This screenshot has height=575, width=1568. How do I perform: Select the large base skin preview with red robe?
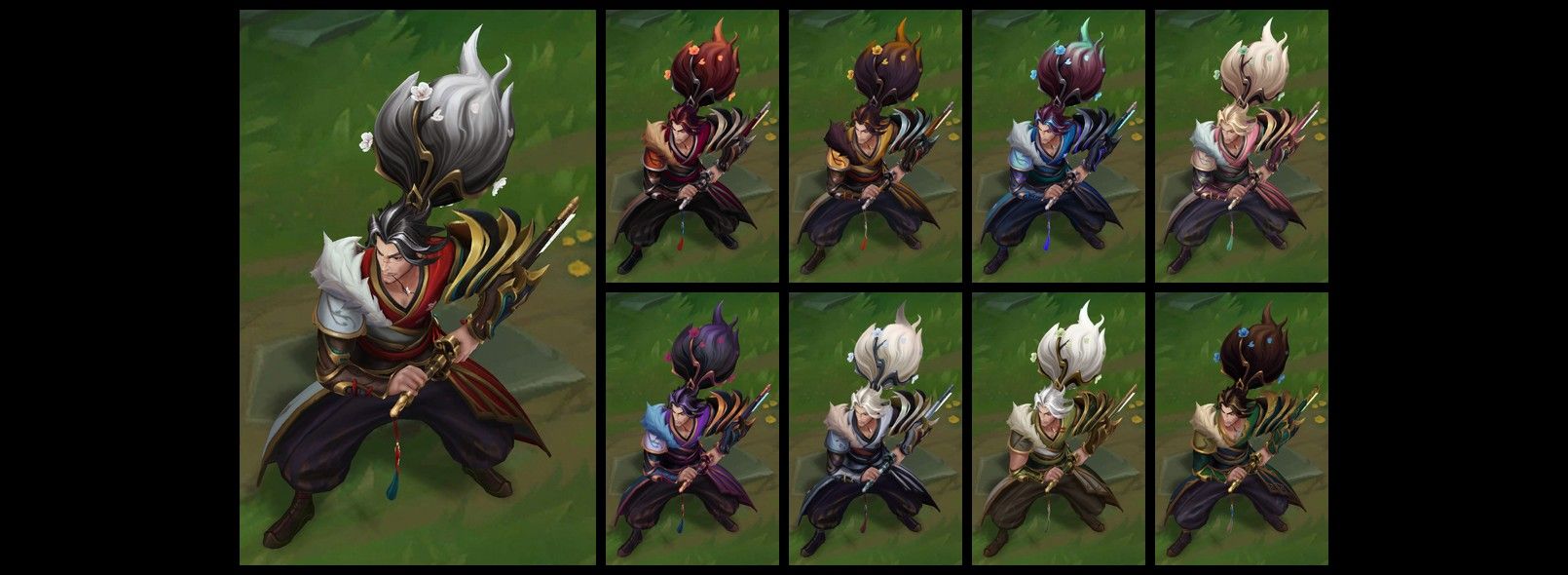click(x=418, y=287)
